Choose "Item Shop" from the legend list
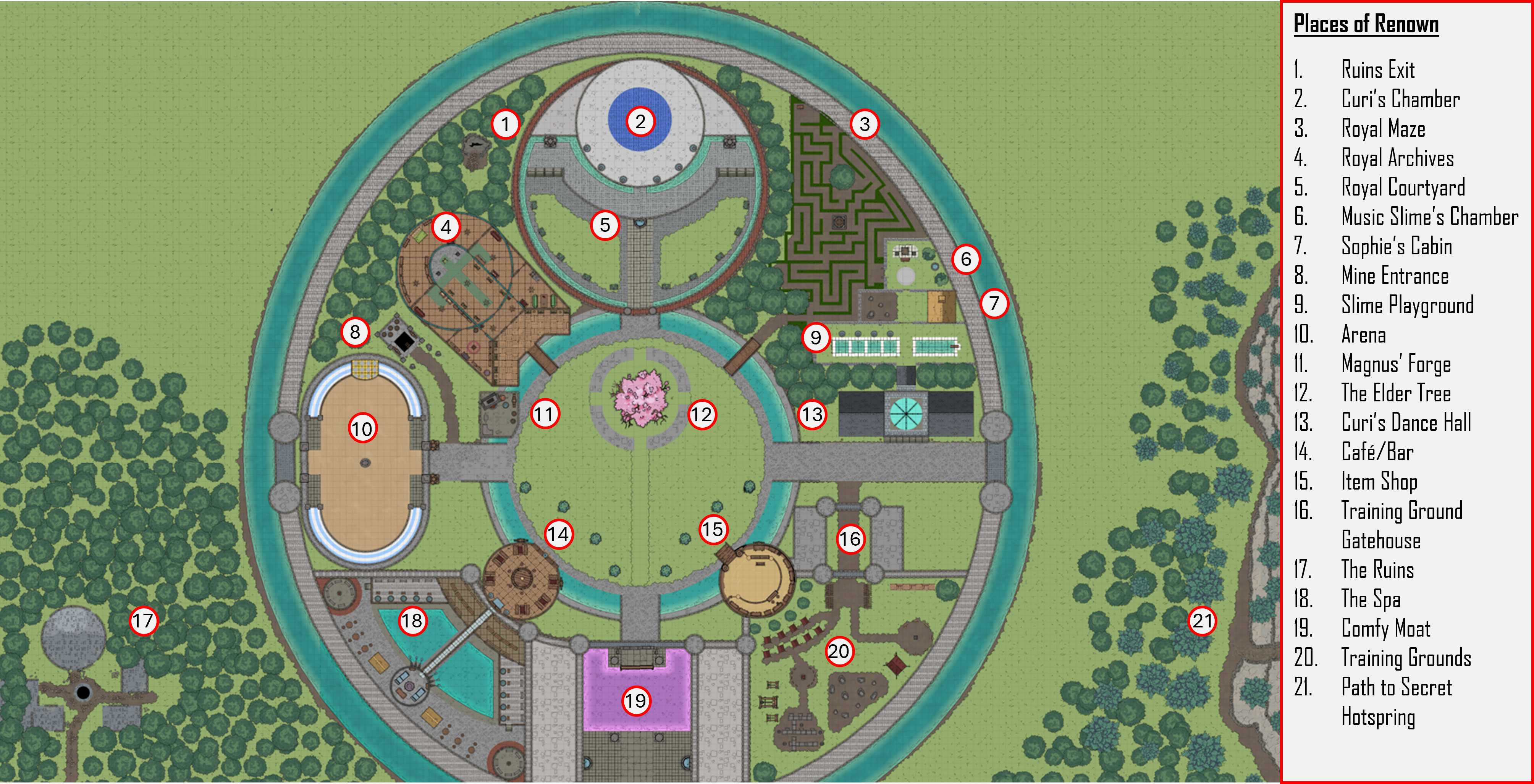The height and width of the screenshot is (784, 1534). (1379, 481)
